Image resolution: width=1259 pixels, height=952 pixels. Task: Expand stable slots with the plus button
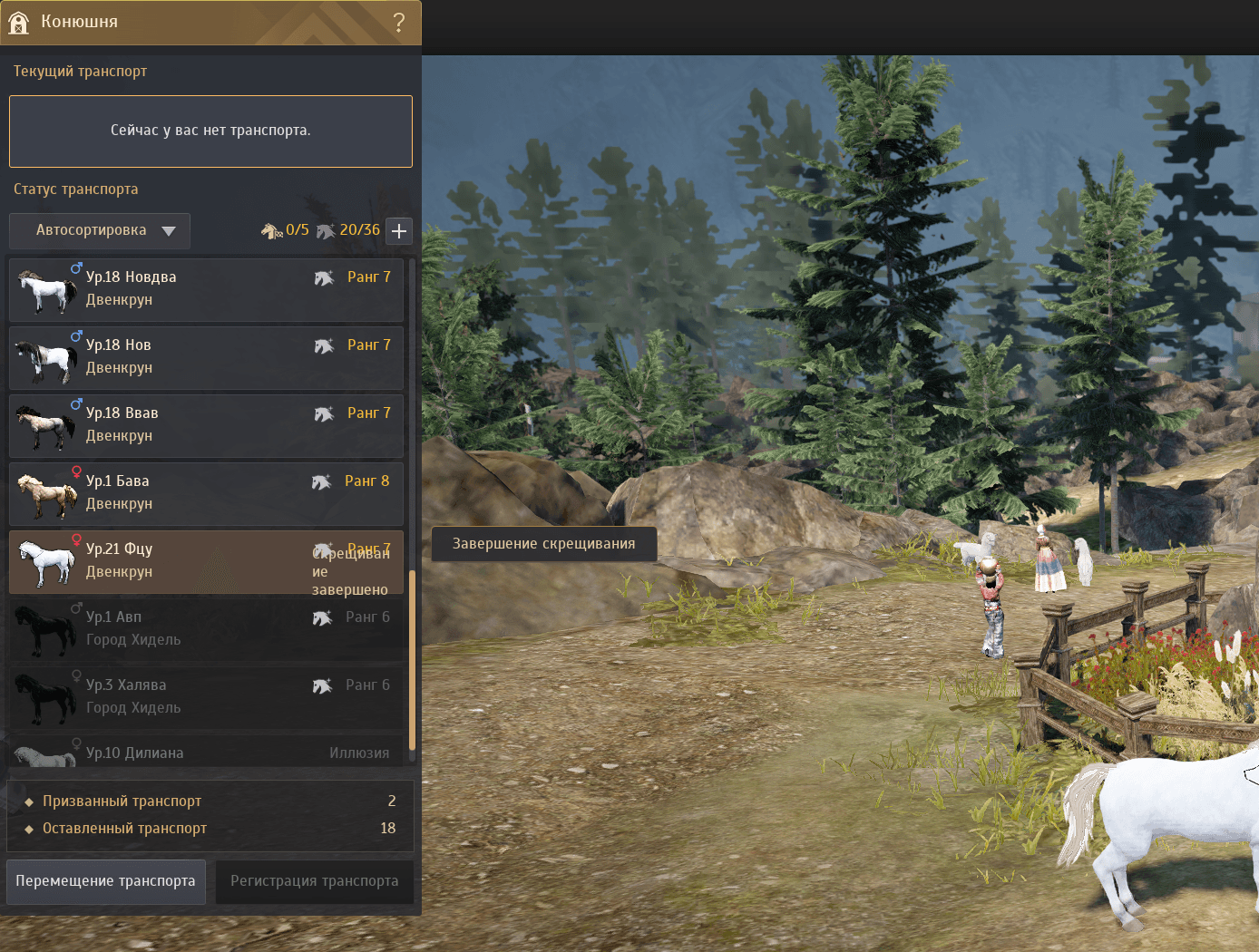pos(399,231)
